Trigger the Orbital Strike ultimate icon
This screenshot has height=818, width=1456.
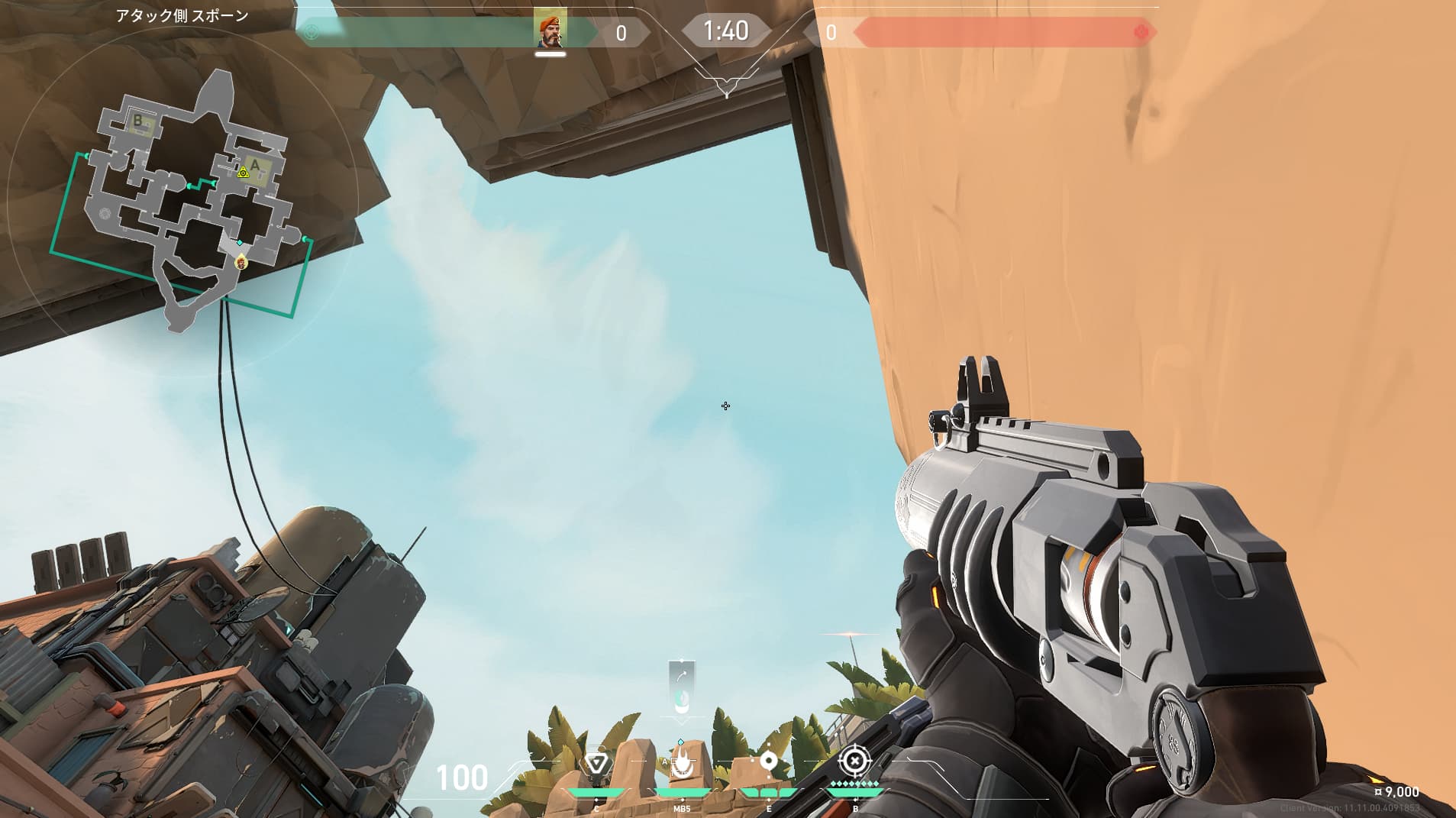point(854,761)
